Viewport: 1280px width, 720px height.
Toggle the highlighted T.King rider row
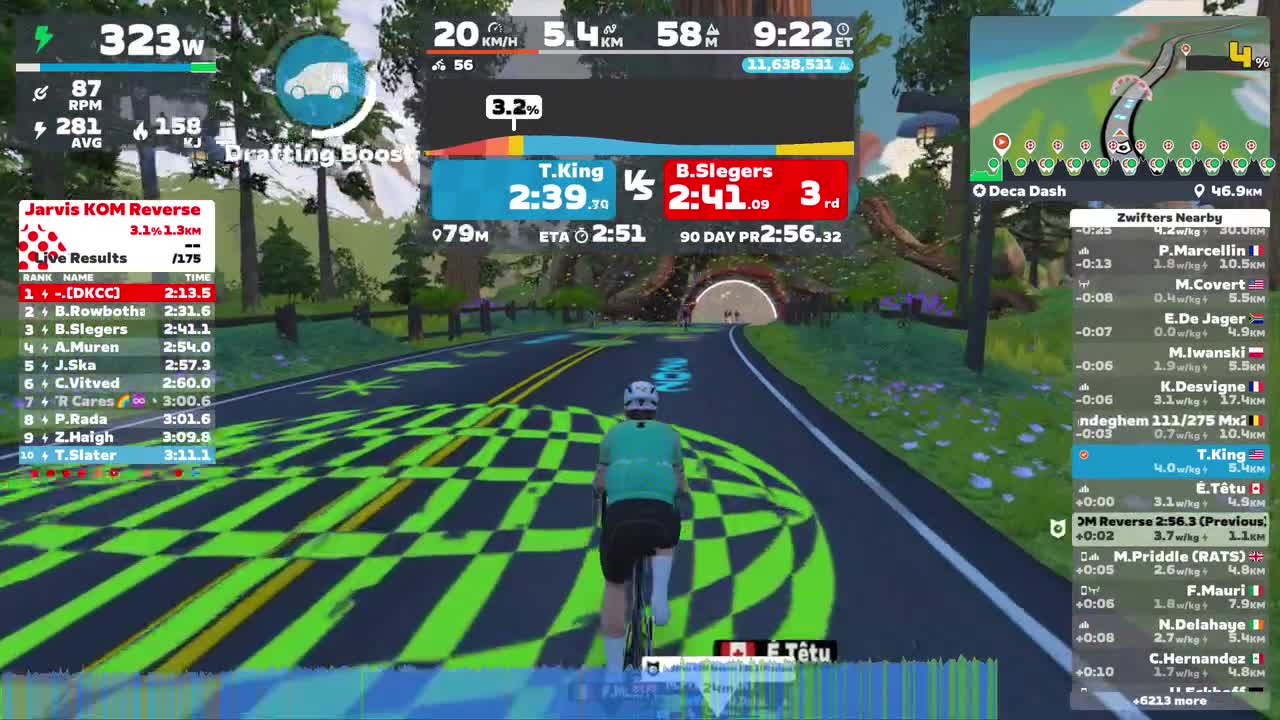pos(1168,460)
